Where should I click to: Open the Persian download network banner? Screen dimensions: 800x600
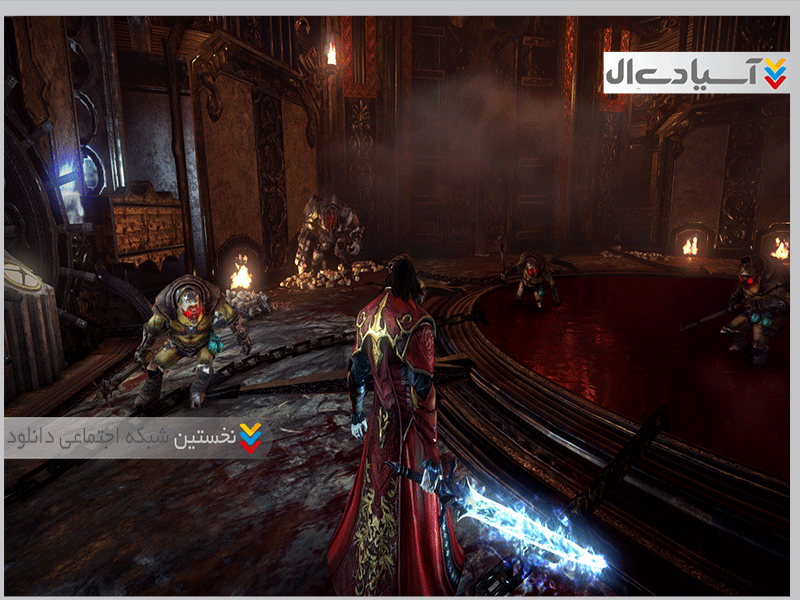point(137,438)
